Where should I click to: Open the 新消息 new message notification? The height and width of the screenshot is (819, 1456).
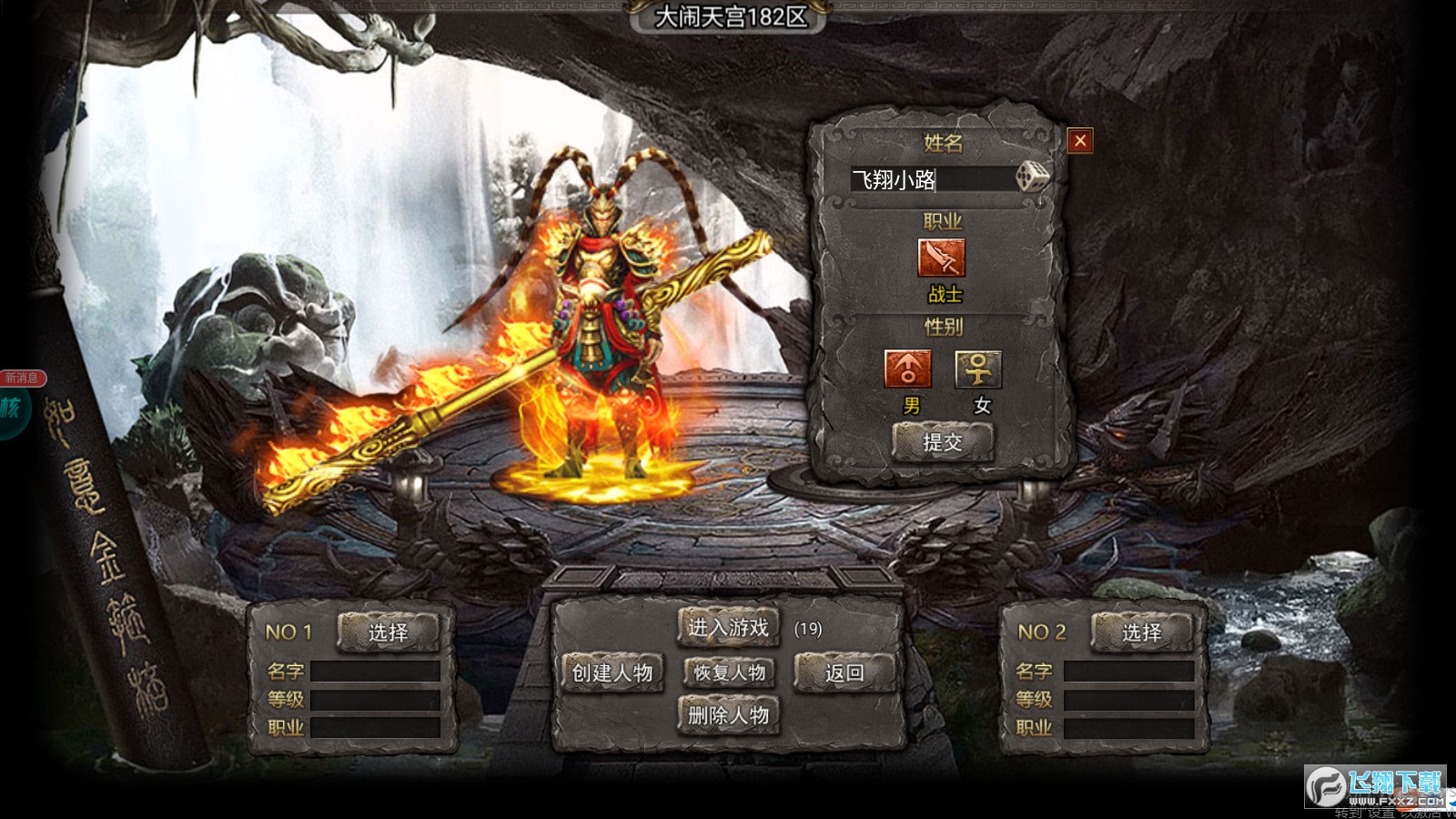pyautogui.click(x=21, y=379)
